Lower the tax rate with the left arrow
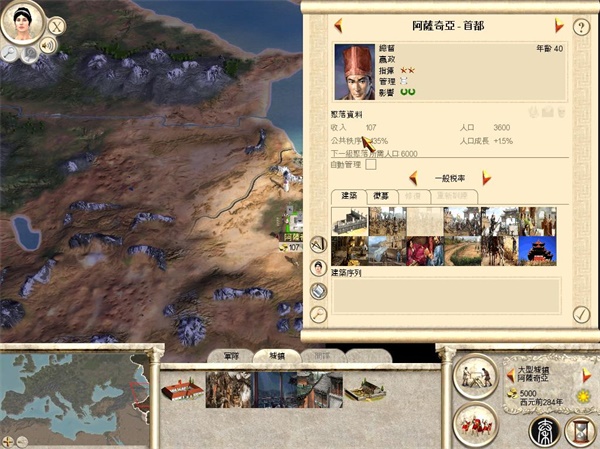Image resolution: width=600 pixels, height=449 pixels. [x=412, y=178]
